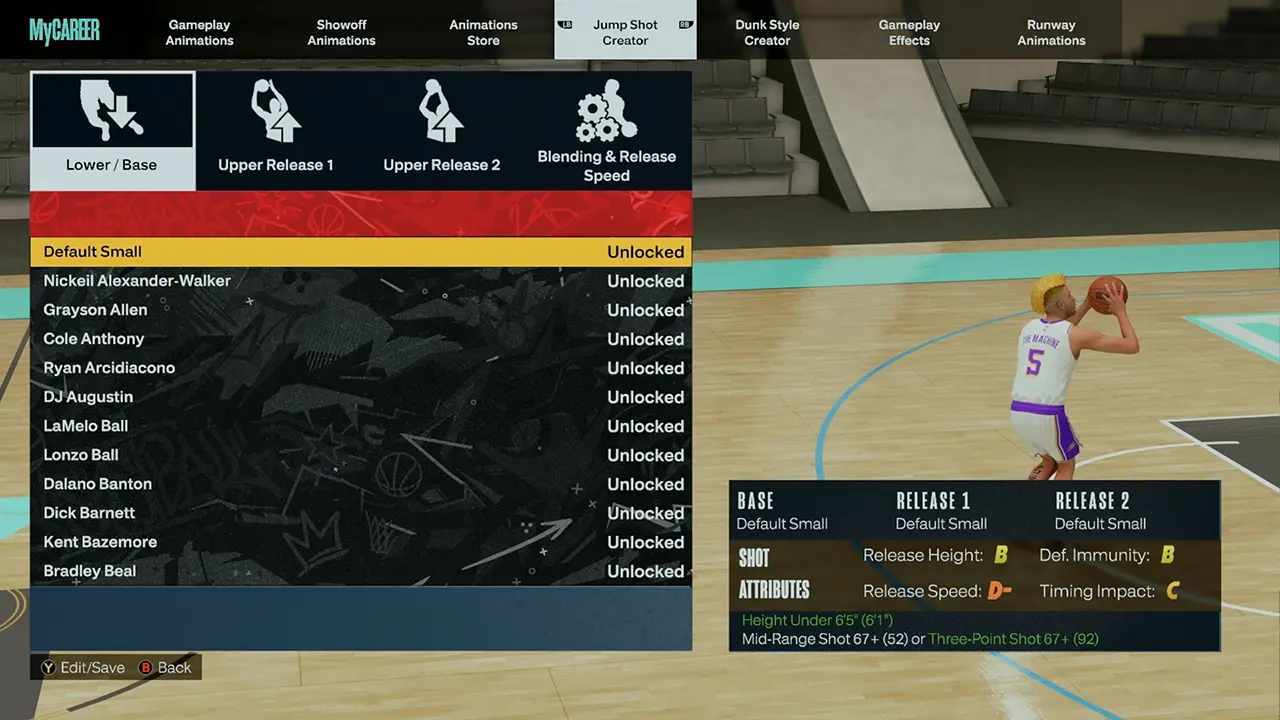Screen dimensions: 1280x720
Task: Select the Cole Anthony base
Action: [360, 339]
